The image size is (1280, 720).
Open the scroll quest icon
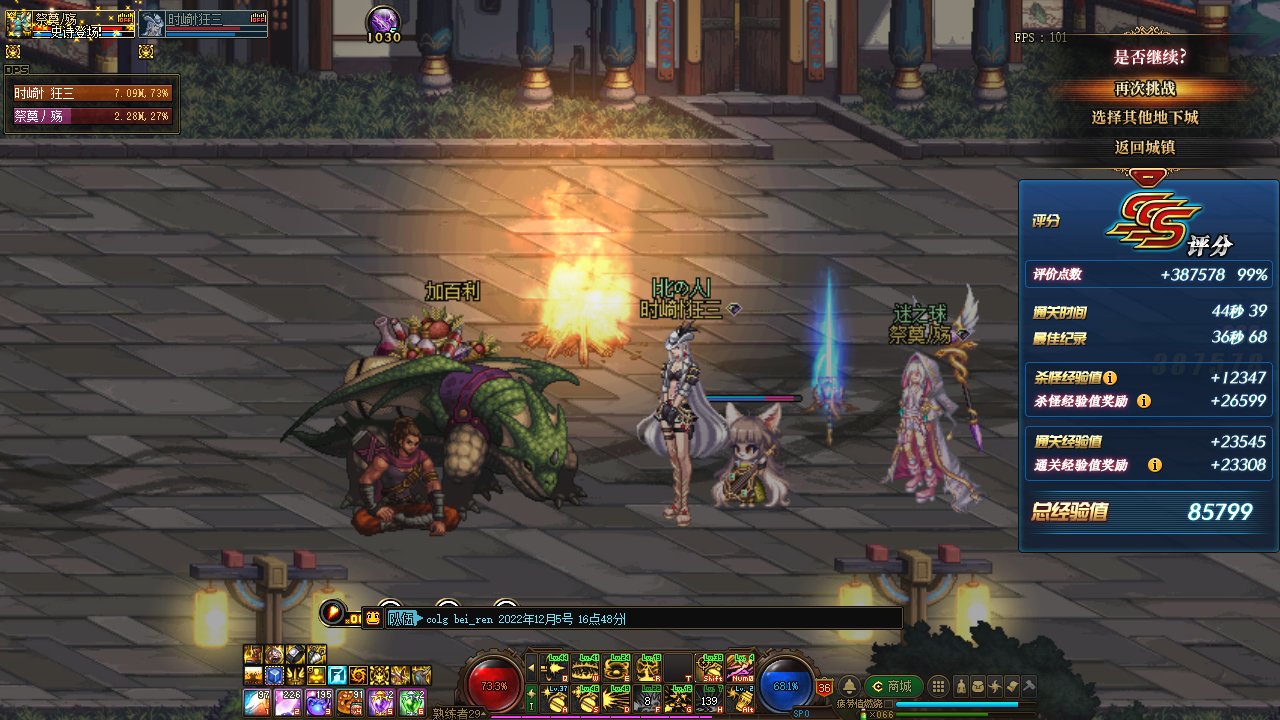[x=1011, y=686]
